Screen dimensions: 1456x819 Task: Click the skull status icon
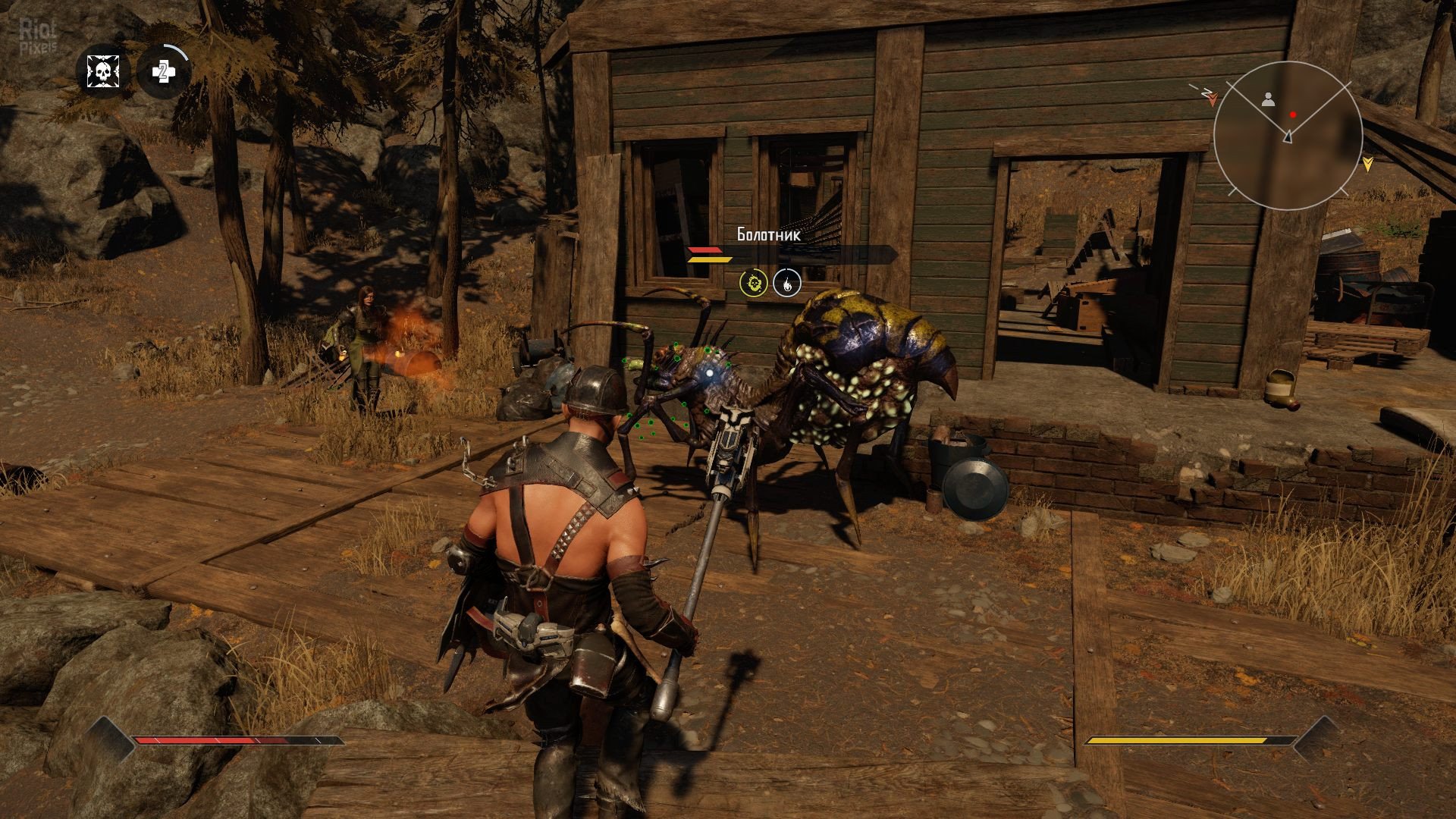(102, 72)
